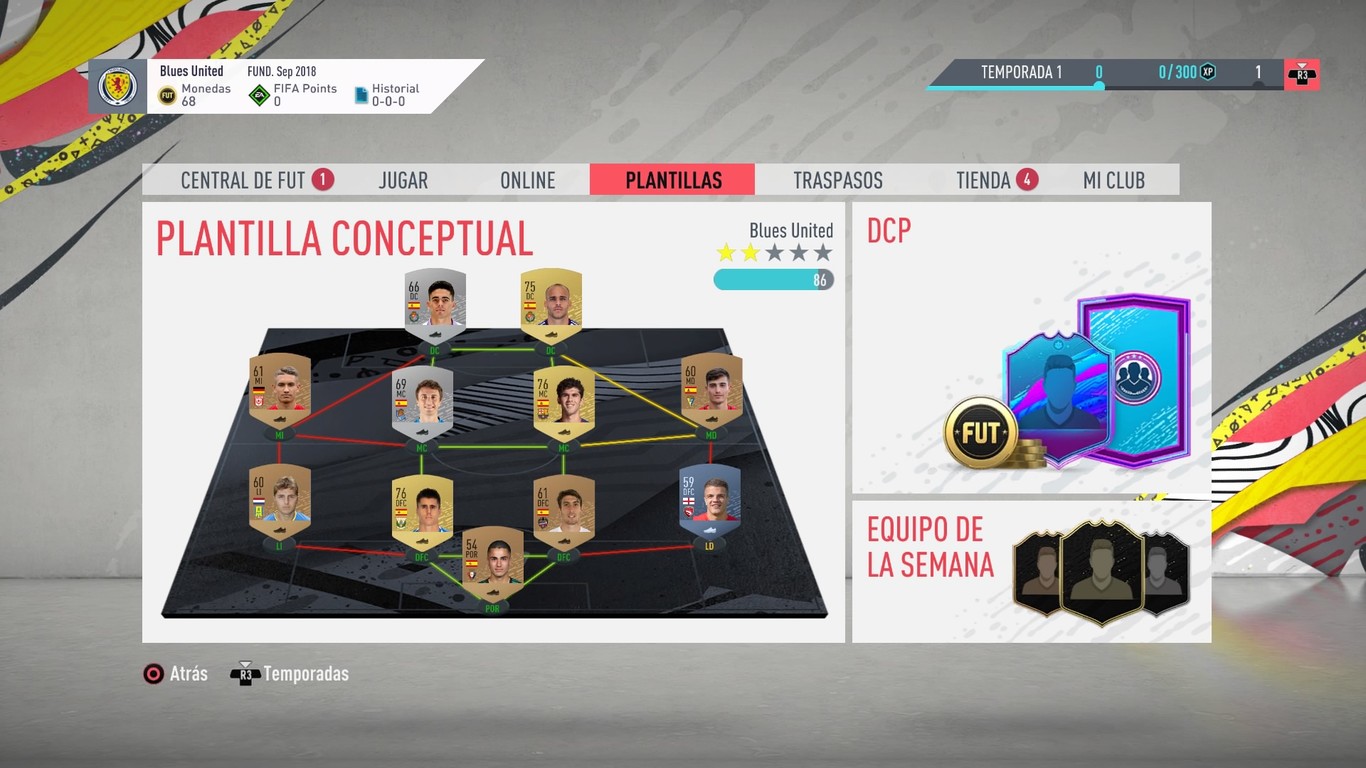Viewport: 1366px width, 768px height.
Task: Open the MI CLUB section
Action: point(1112,180)
